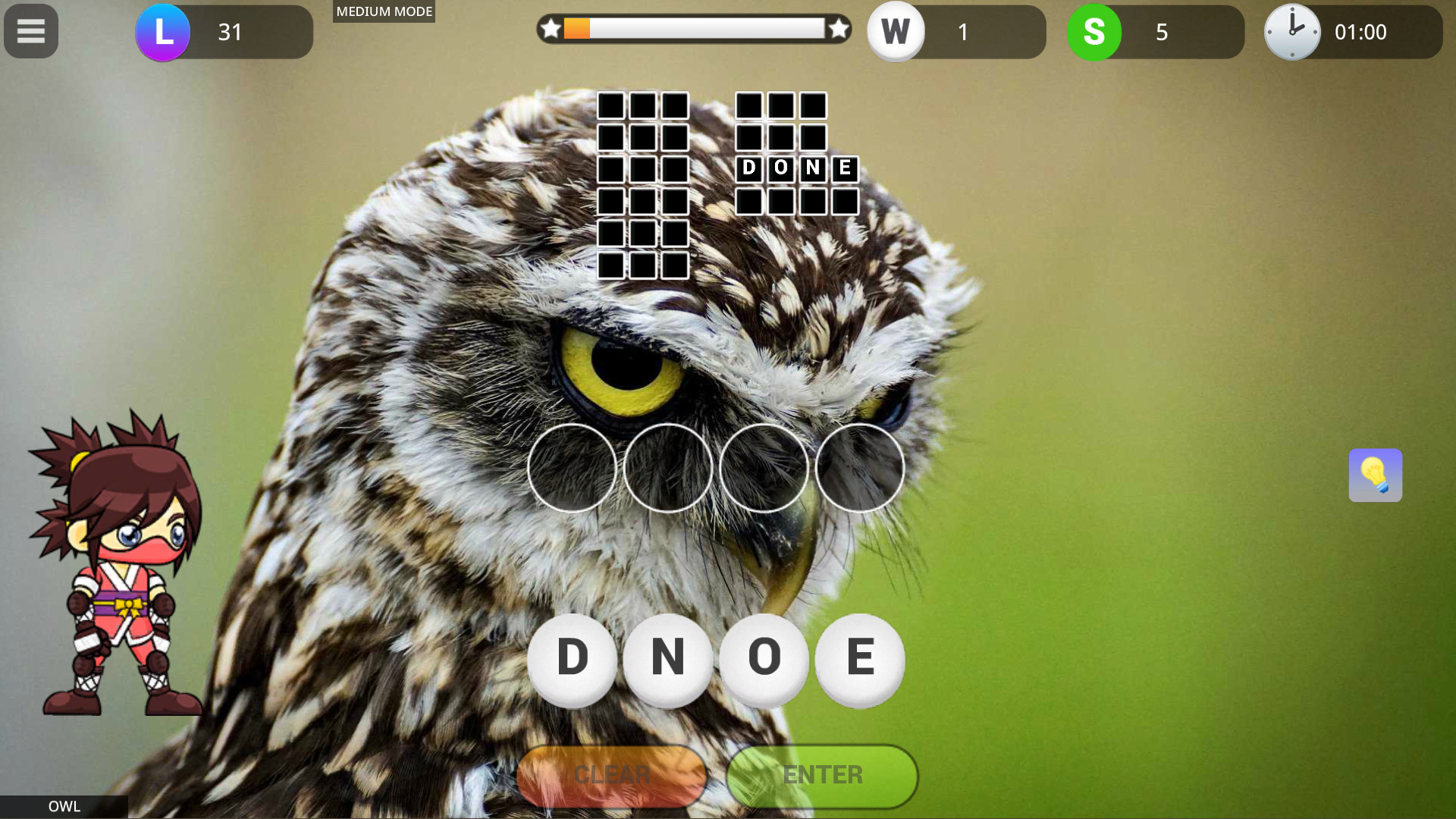The height and width of the screenshot is (819, 1456).
Task: Click the first empty answer circle
Action: pyautogui.click(x=573, y=469)
